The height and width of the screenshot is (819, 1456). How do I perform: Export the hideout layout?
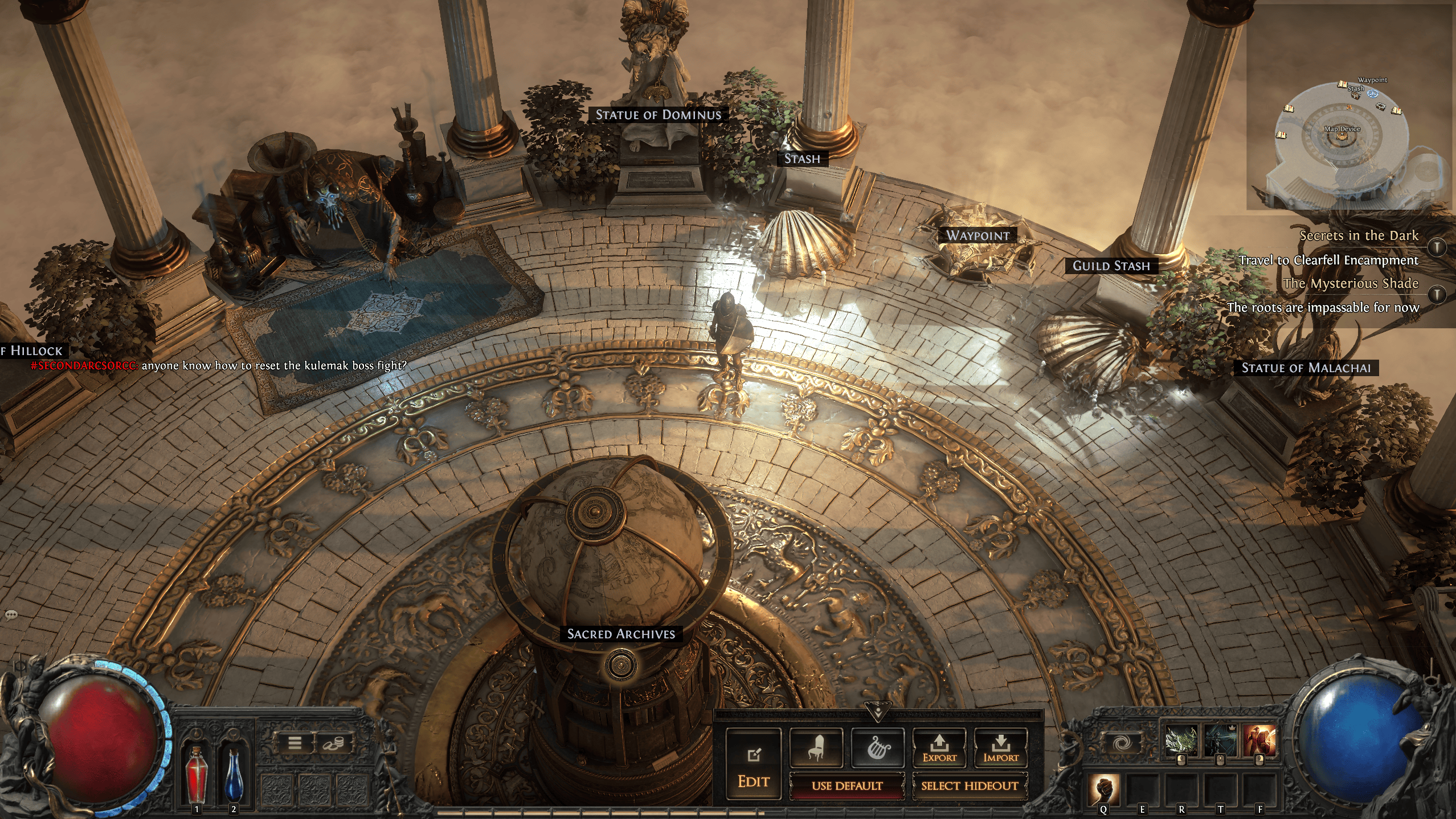939,747
